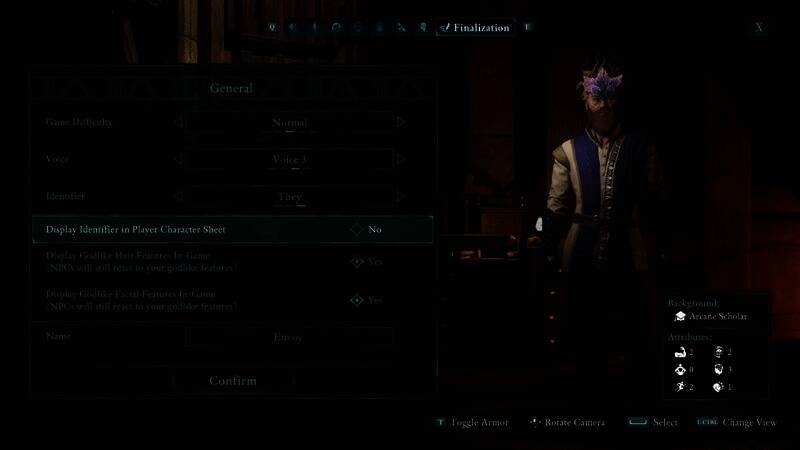Image resolution: width=800 pixels, height=450 pixels.
Task: Cycle Identifier with the left arrow
Action: (178, 196)
